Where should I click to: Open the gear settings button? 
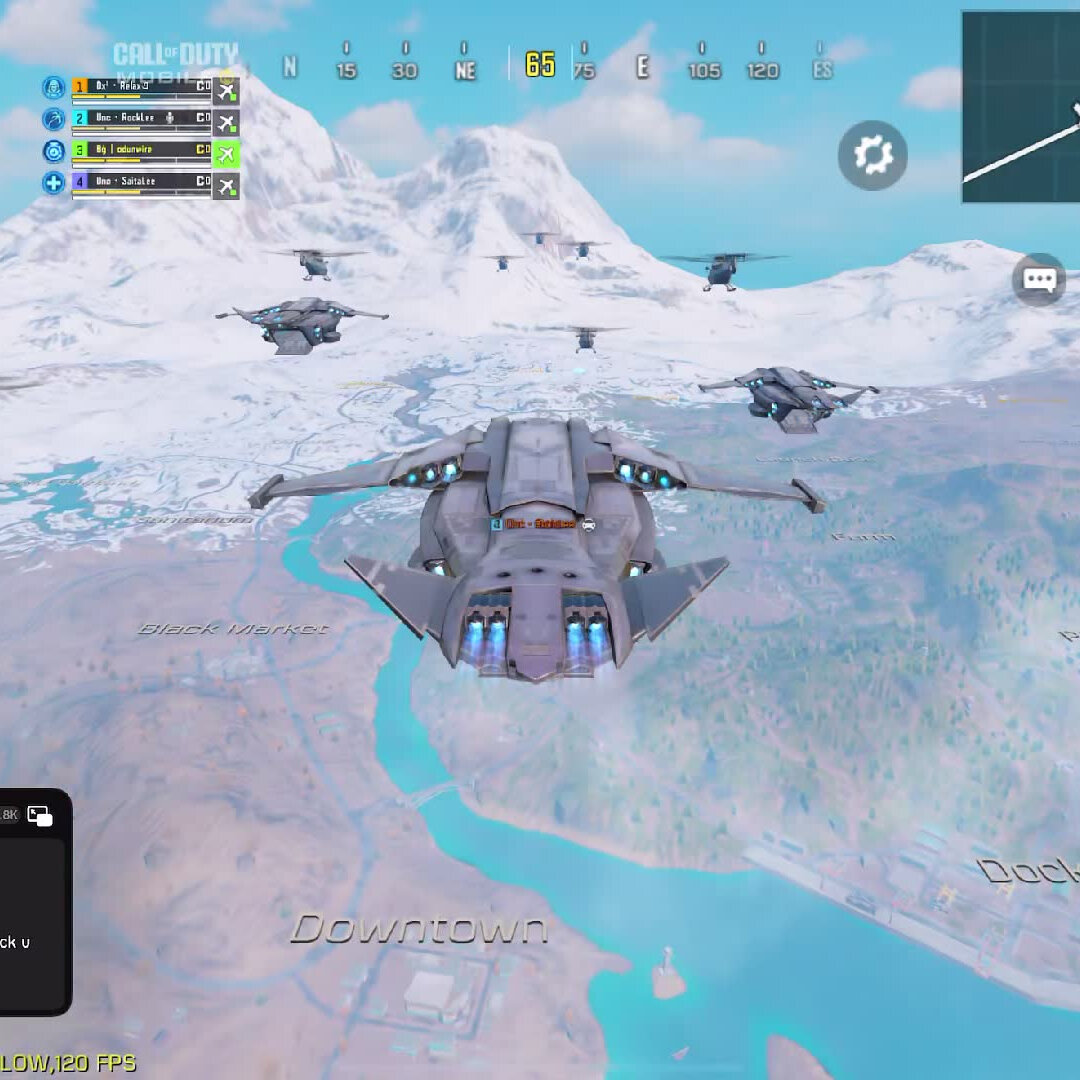(872, 155)
